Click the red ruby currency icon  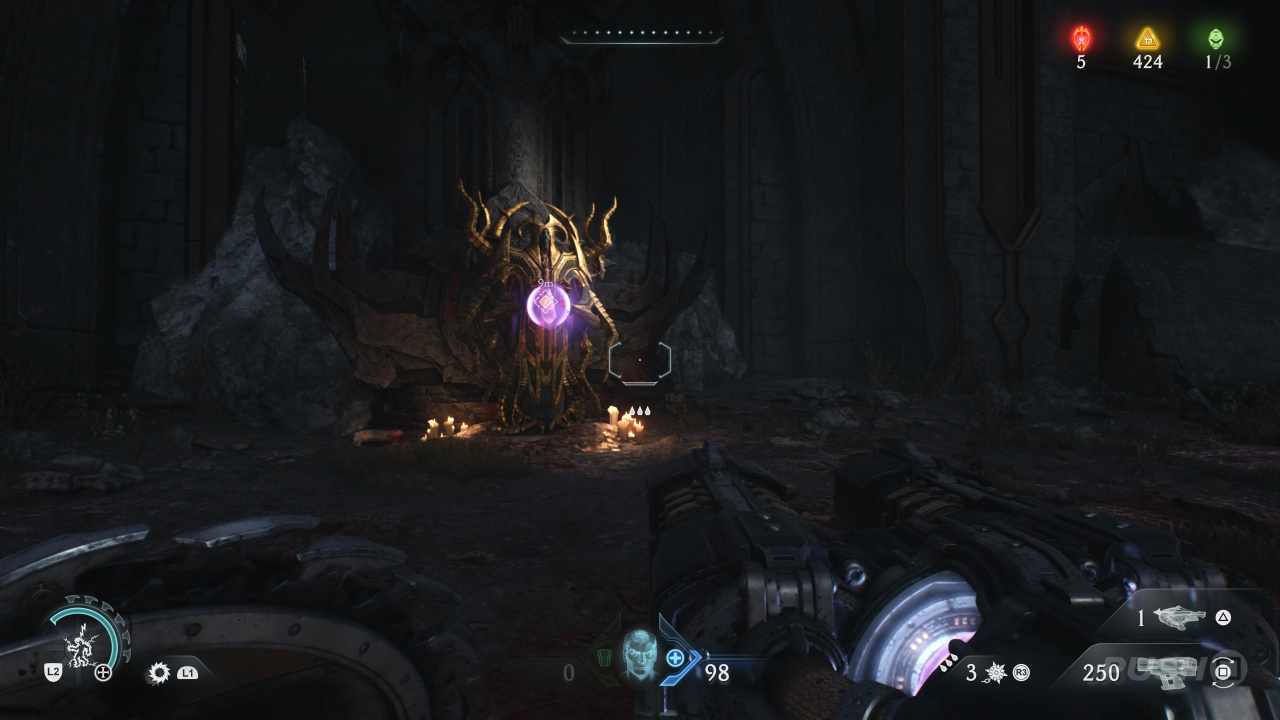click(x=1081, y=39)
